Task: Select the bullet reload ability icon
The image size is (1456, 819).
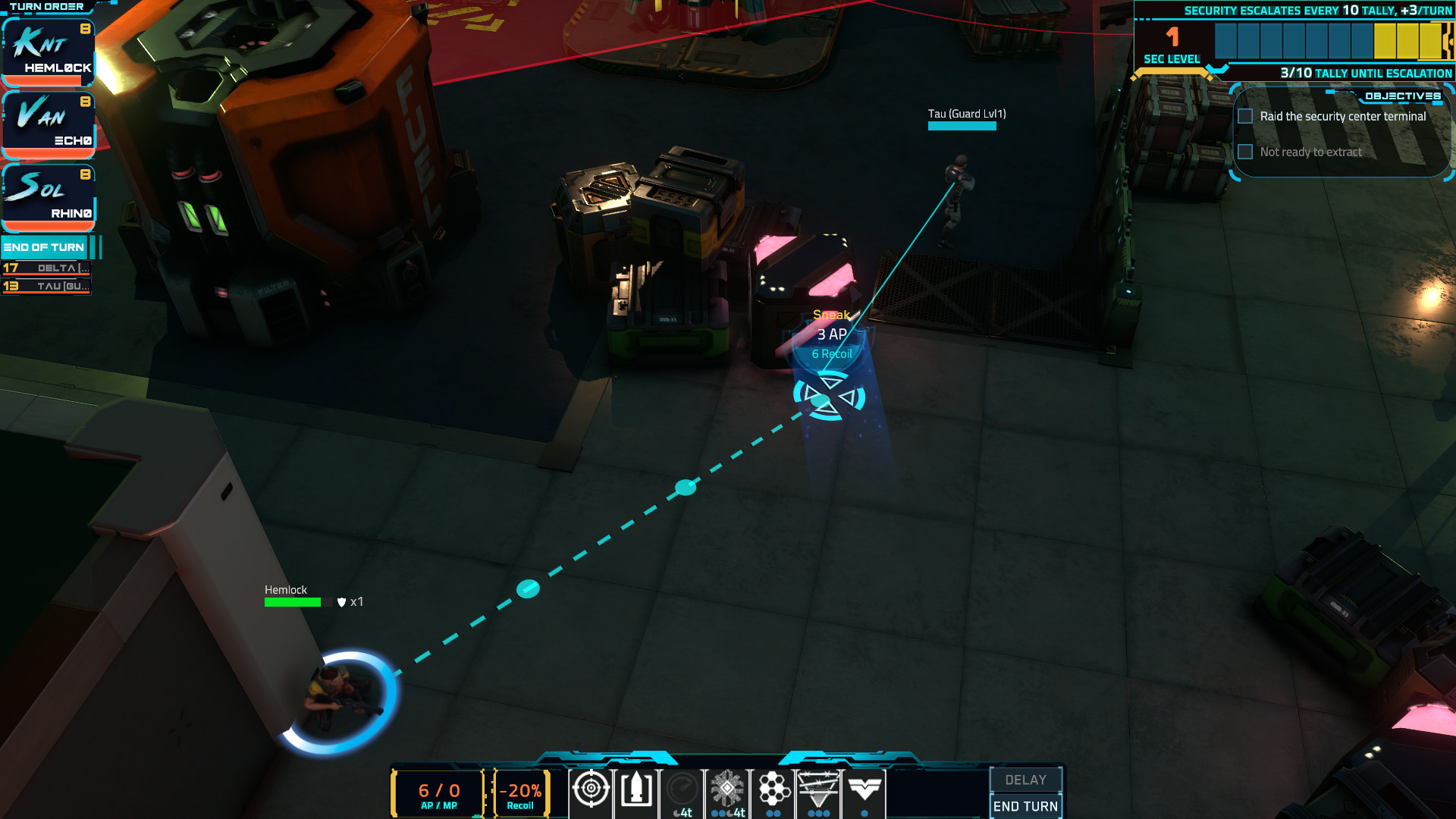Action: (x=635, y=790)
